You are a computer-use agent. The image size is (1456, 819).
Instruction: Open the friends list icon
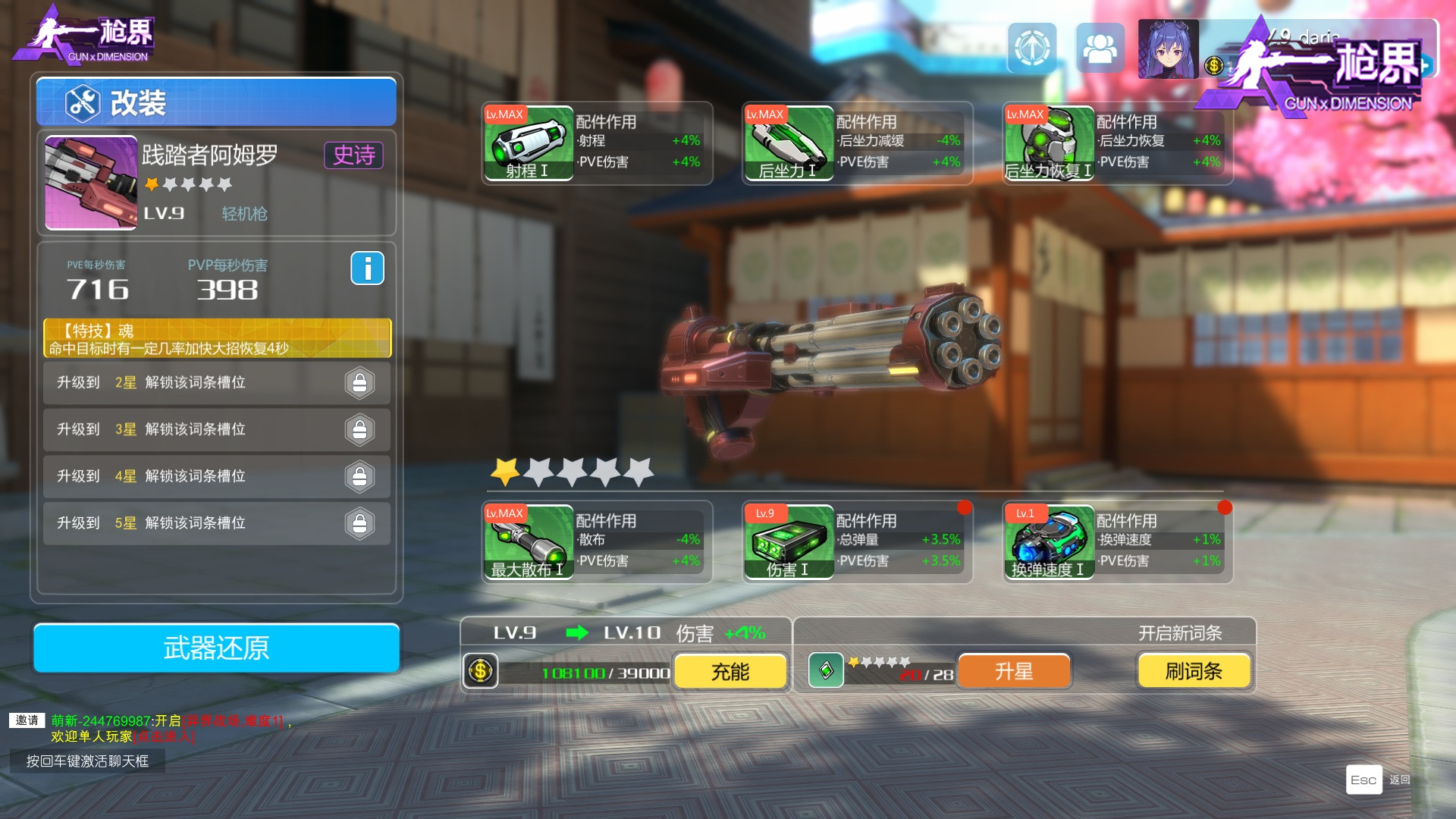point(1100,49)
